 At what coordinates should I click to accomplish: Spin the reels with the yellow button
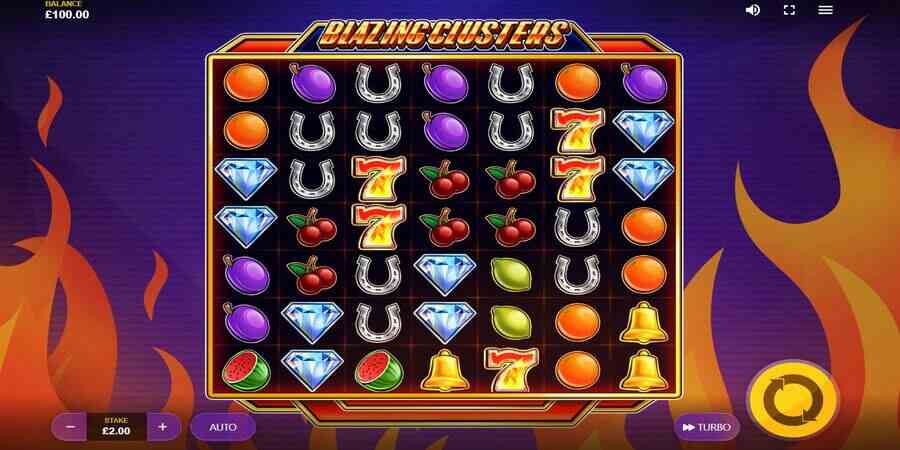[x=792, y=402]
